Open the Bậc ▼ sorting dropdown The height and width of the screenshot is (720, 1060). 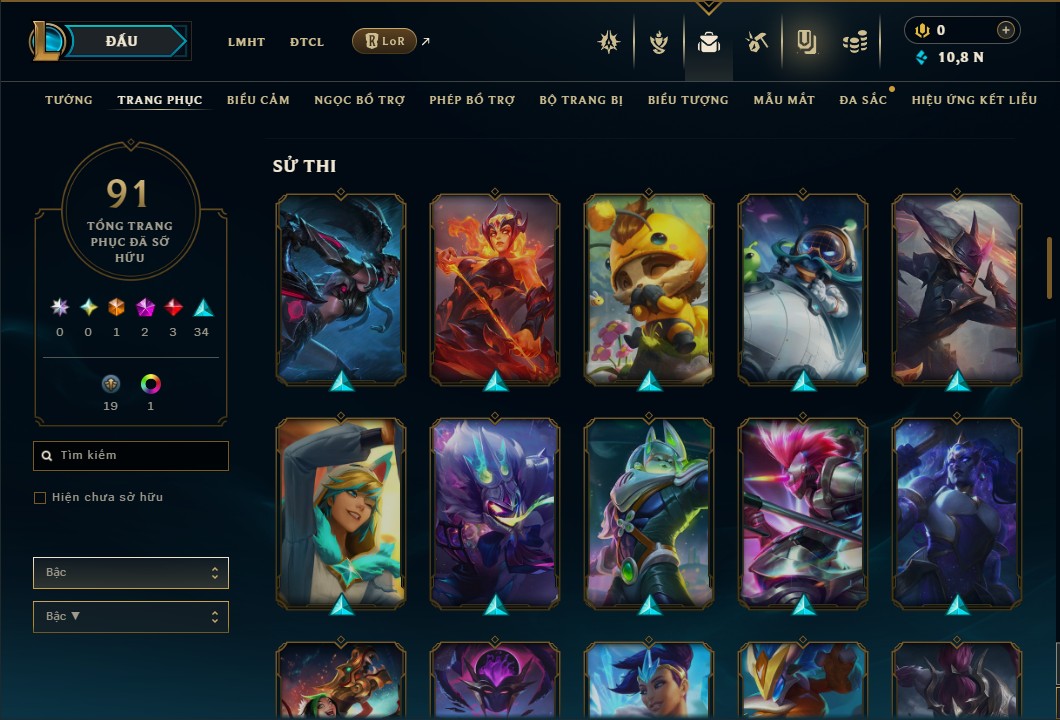pyautogui.click(x=131, y=617)
